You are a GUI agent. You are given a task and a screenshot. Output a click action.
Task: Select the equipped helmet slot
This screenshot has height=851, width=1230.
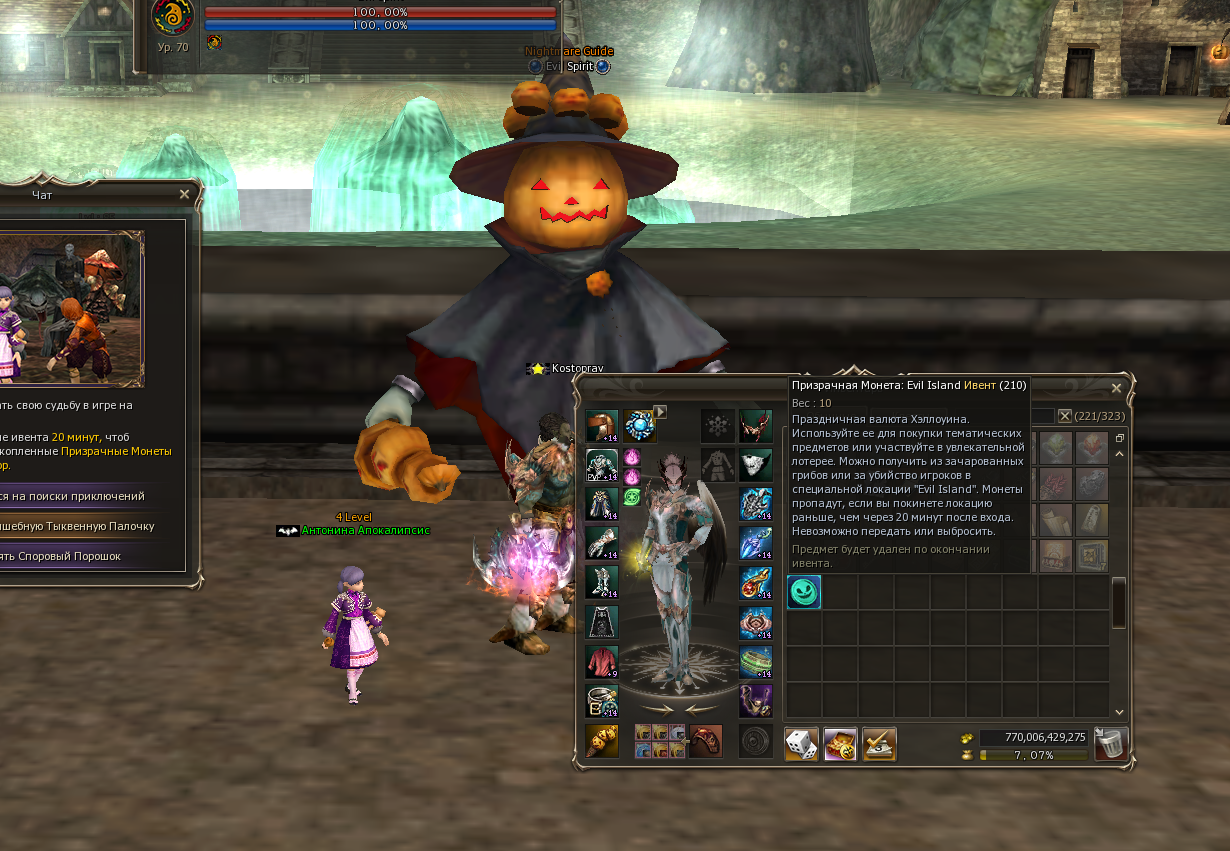602,426
